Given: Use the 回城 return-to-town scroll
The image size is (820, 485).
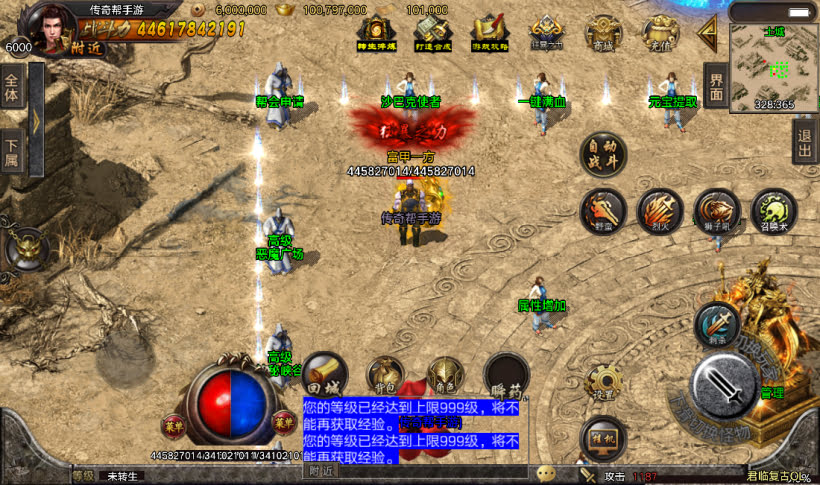Looking at the screenshot, I should point(322,373).
